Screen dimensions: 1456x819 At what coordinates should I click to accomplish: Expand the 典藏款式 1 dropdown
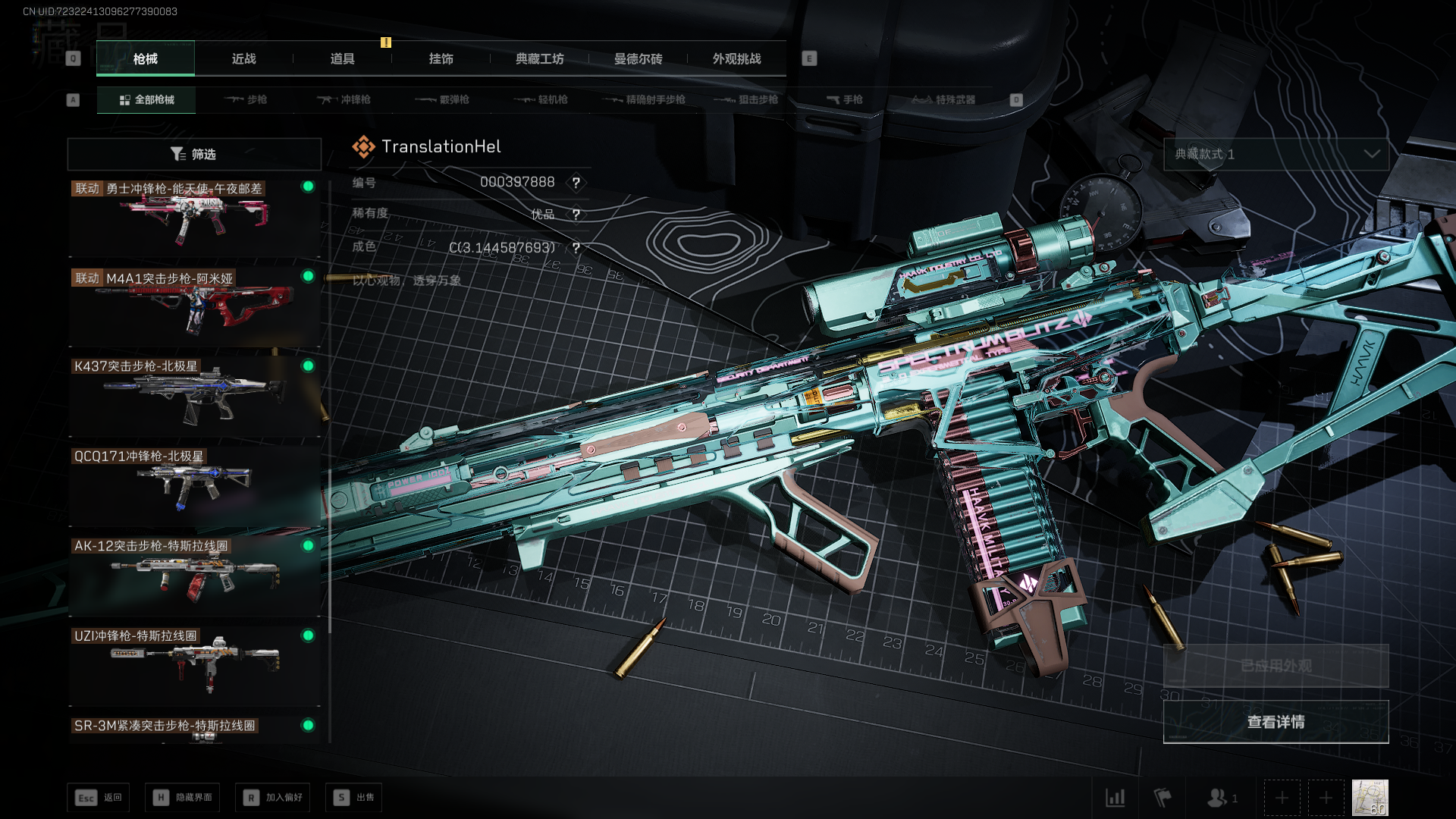[x=1276, y=155]
